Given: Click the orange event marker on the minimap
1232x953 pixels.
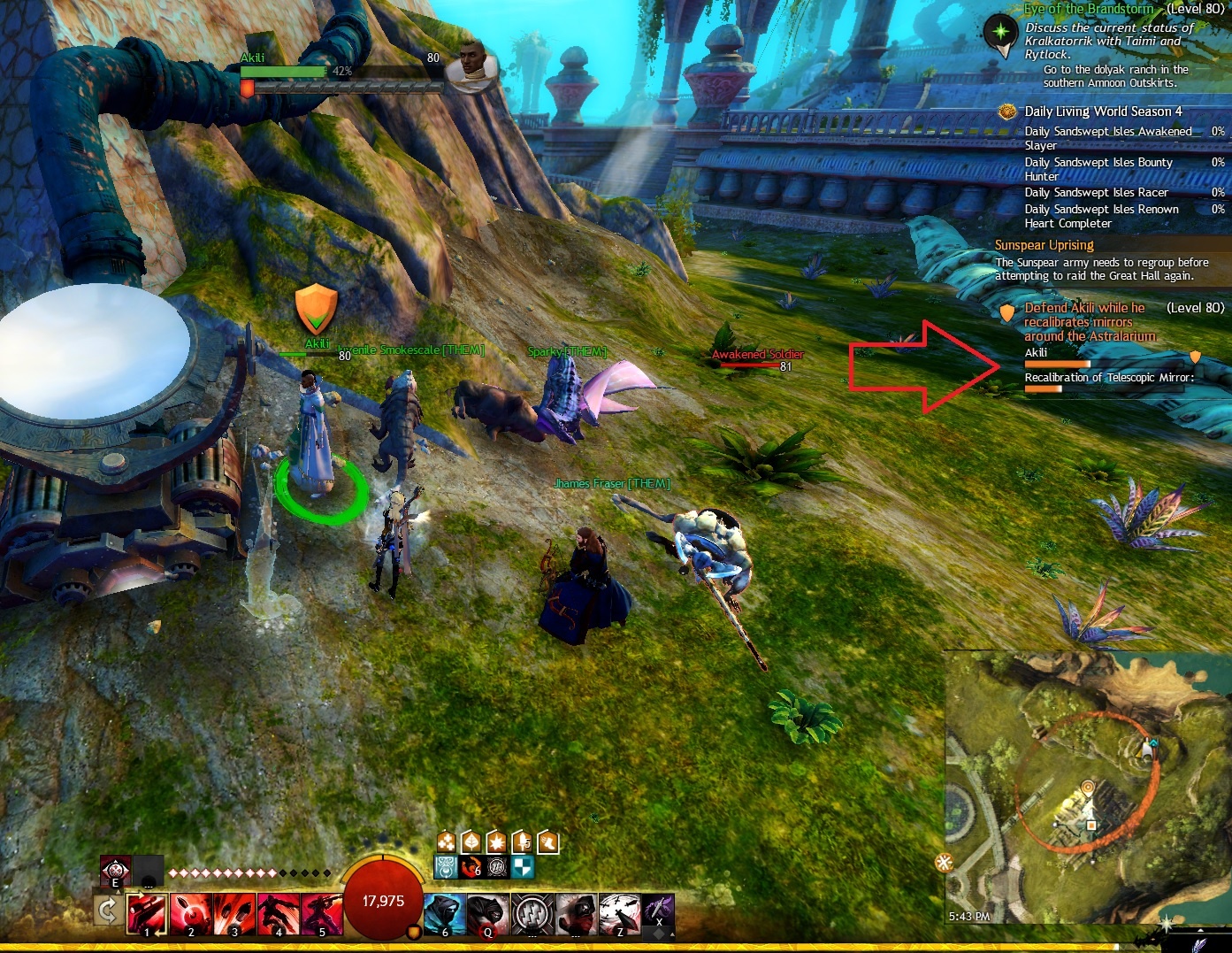Looking at the screenshot, I should (x=1088, y=786).
